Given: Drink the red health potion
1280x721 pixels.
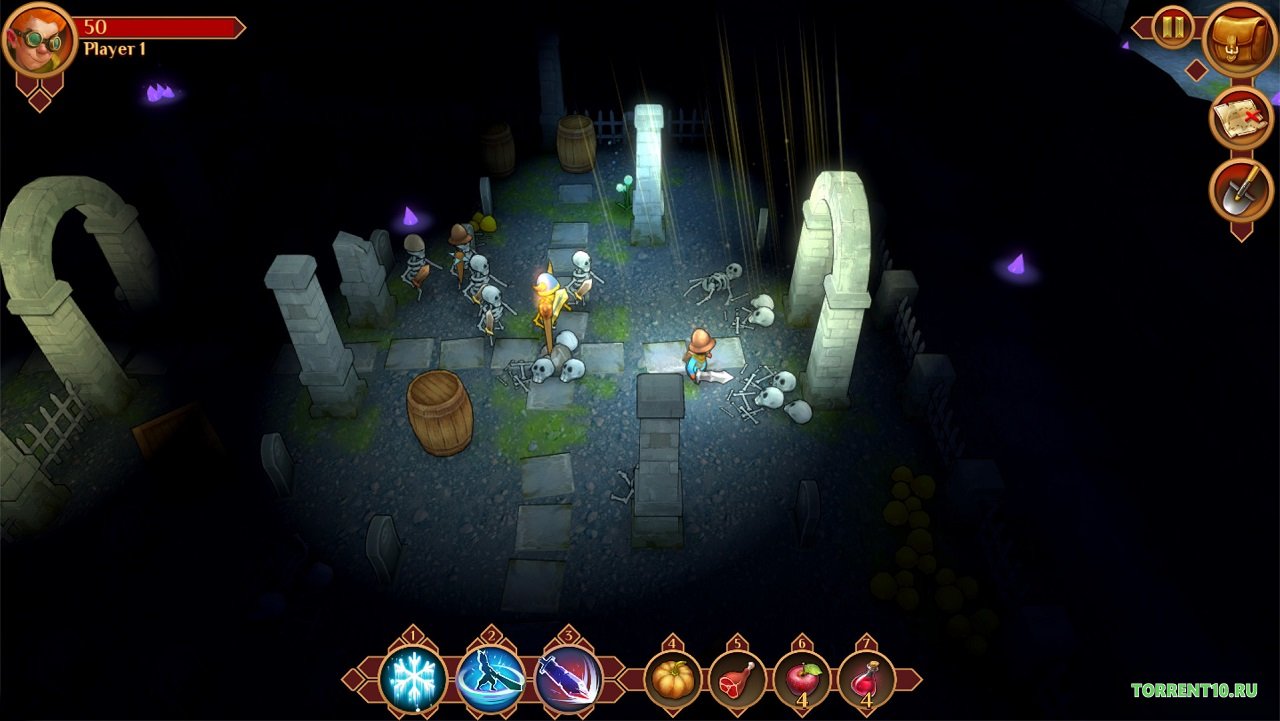Looking at the screenshot, I should point(866,680).
